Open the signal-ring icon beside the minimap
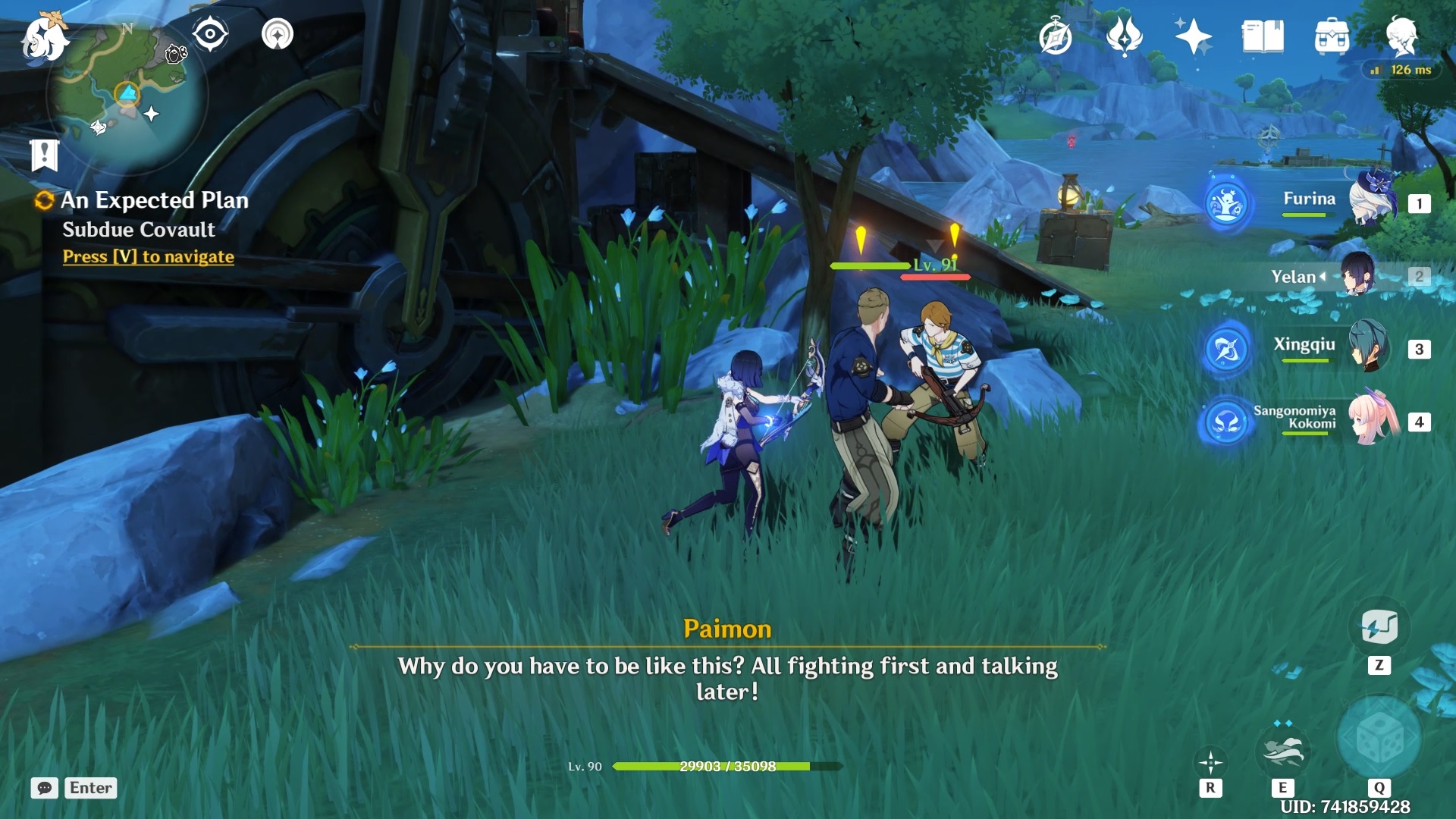Image resolution: width=1456 pixels, height=819 pixels. point(277,34)
